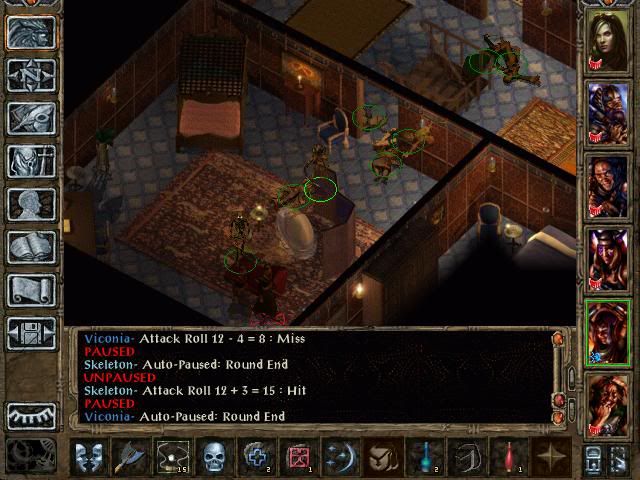
Task: Select the first portrait, the dark-haired woman
Action: [x=608, y=40]
